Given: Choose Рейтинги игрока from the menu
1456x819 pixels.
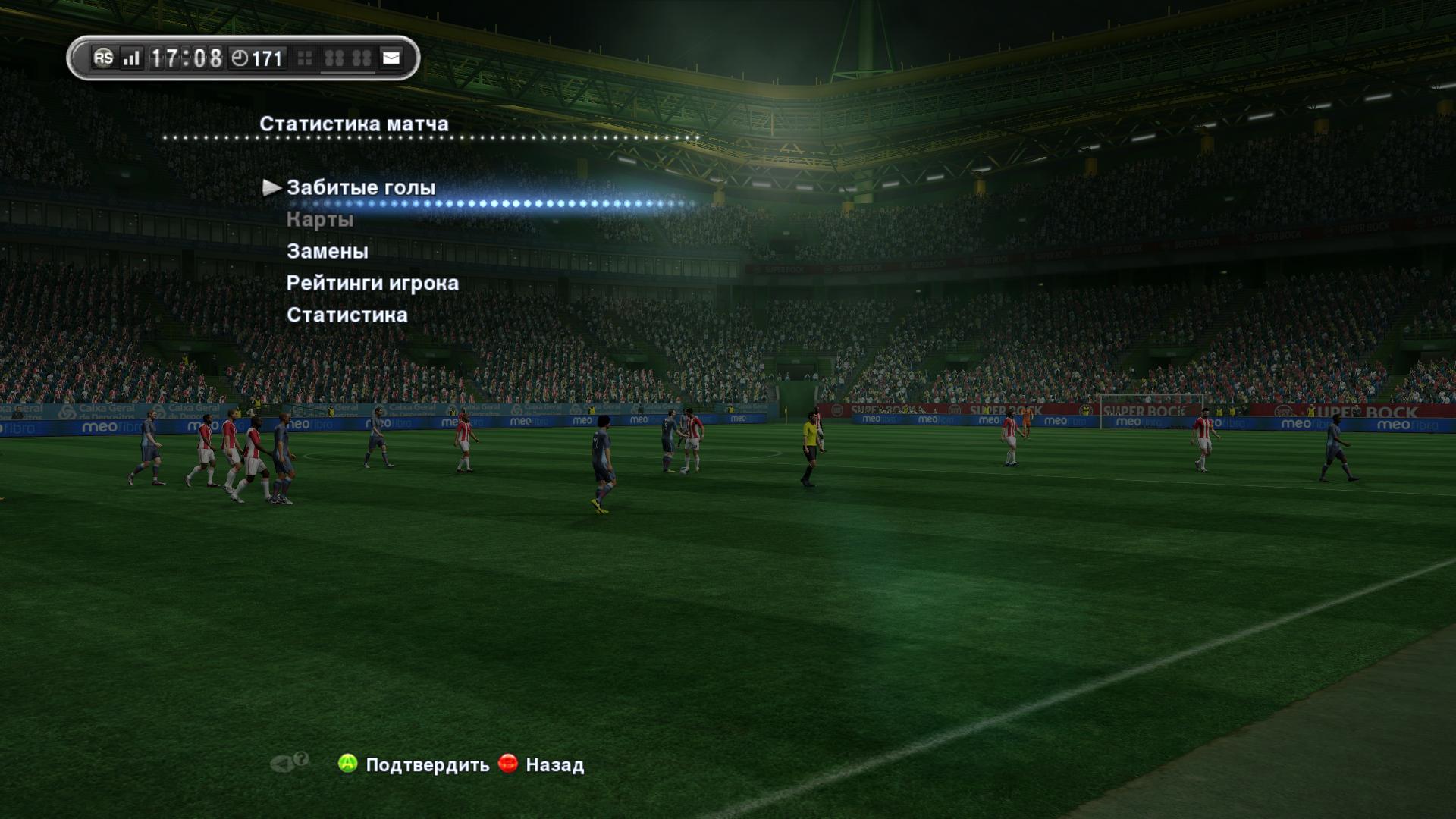Looking at the screenshot, I should click(372, 283).
